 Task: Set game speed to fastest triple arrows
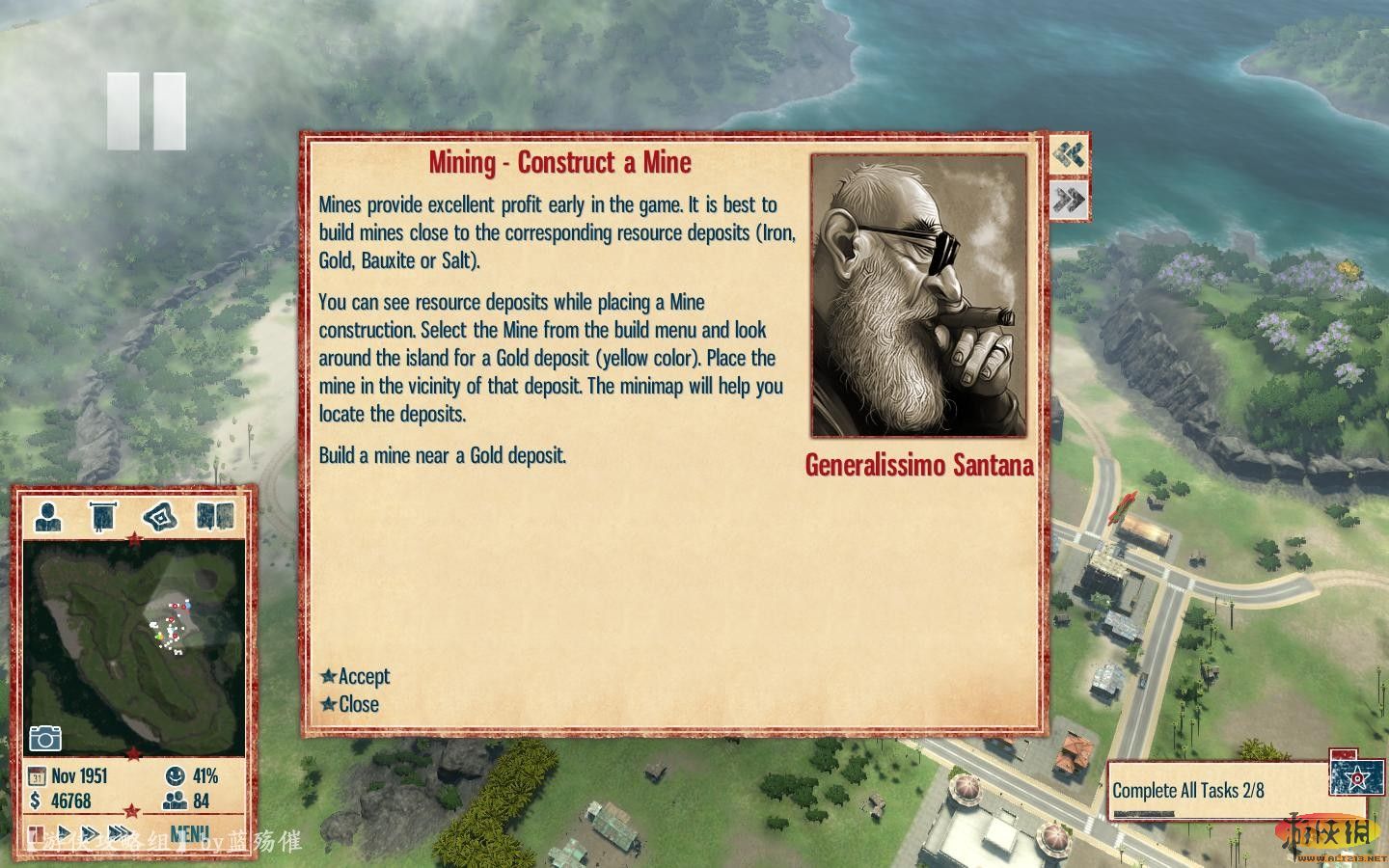tap(122, 833)
